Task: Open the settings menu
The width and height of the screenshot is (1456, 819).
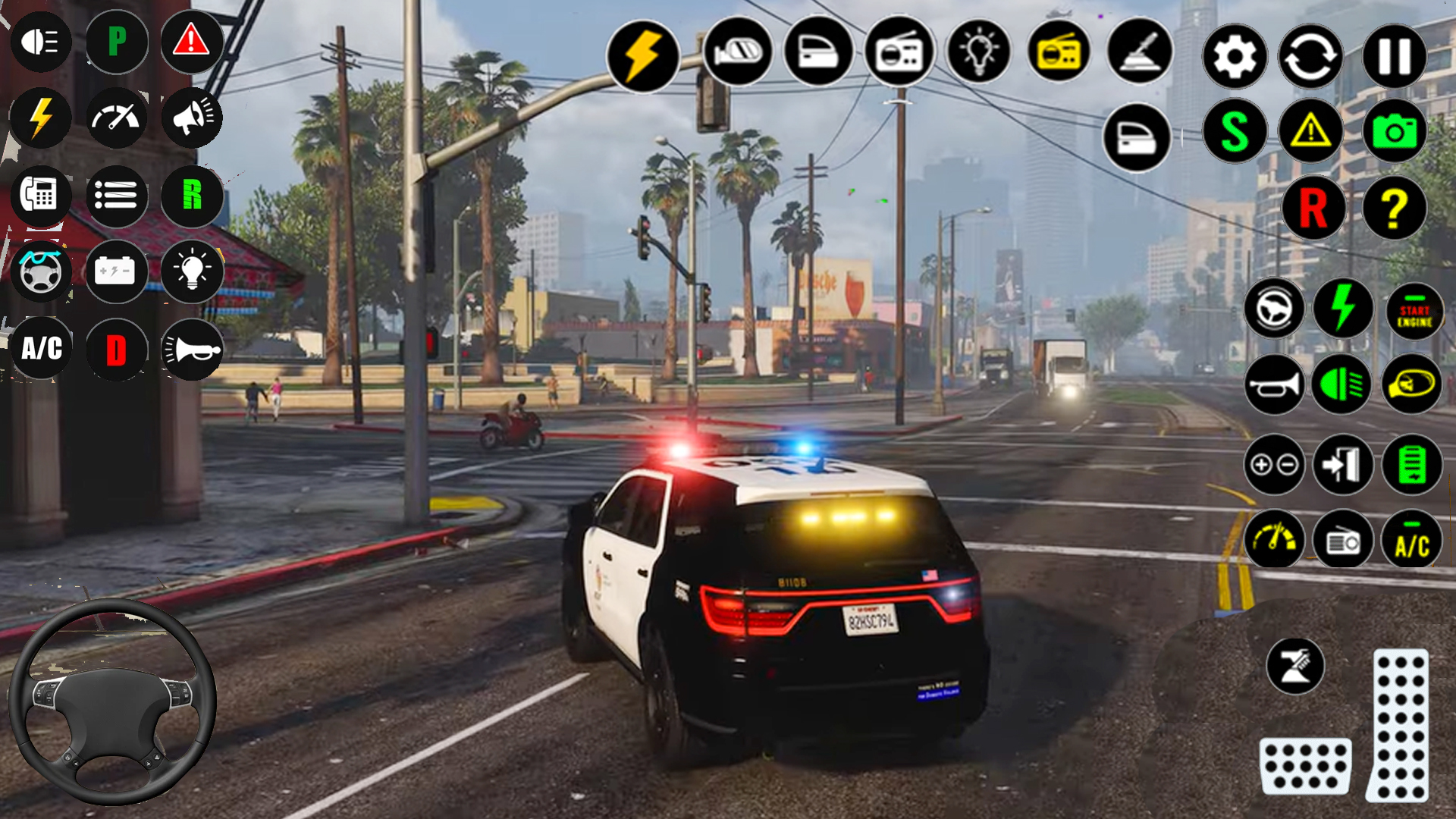Action: (x=1235, y=55)
